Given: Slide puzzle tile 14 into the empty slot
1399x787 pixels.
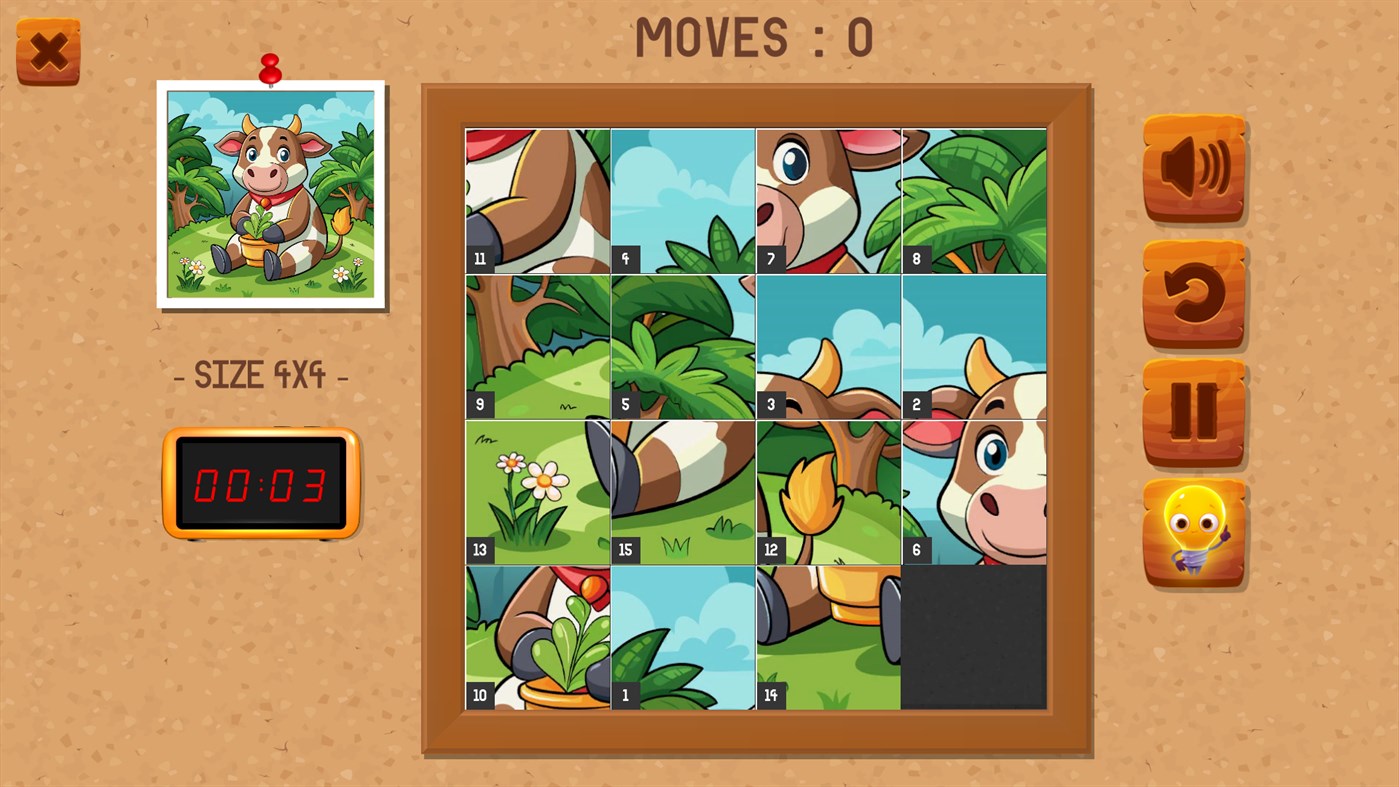Looking at the screenshot, I should click(828, 637).
